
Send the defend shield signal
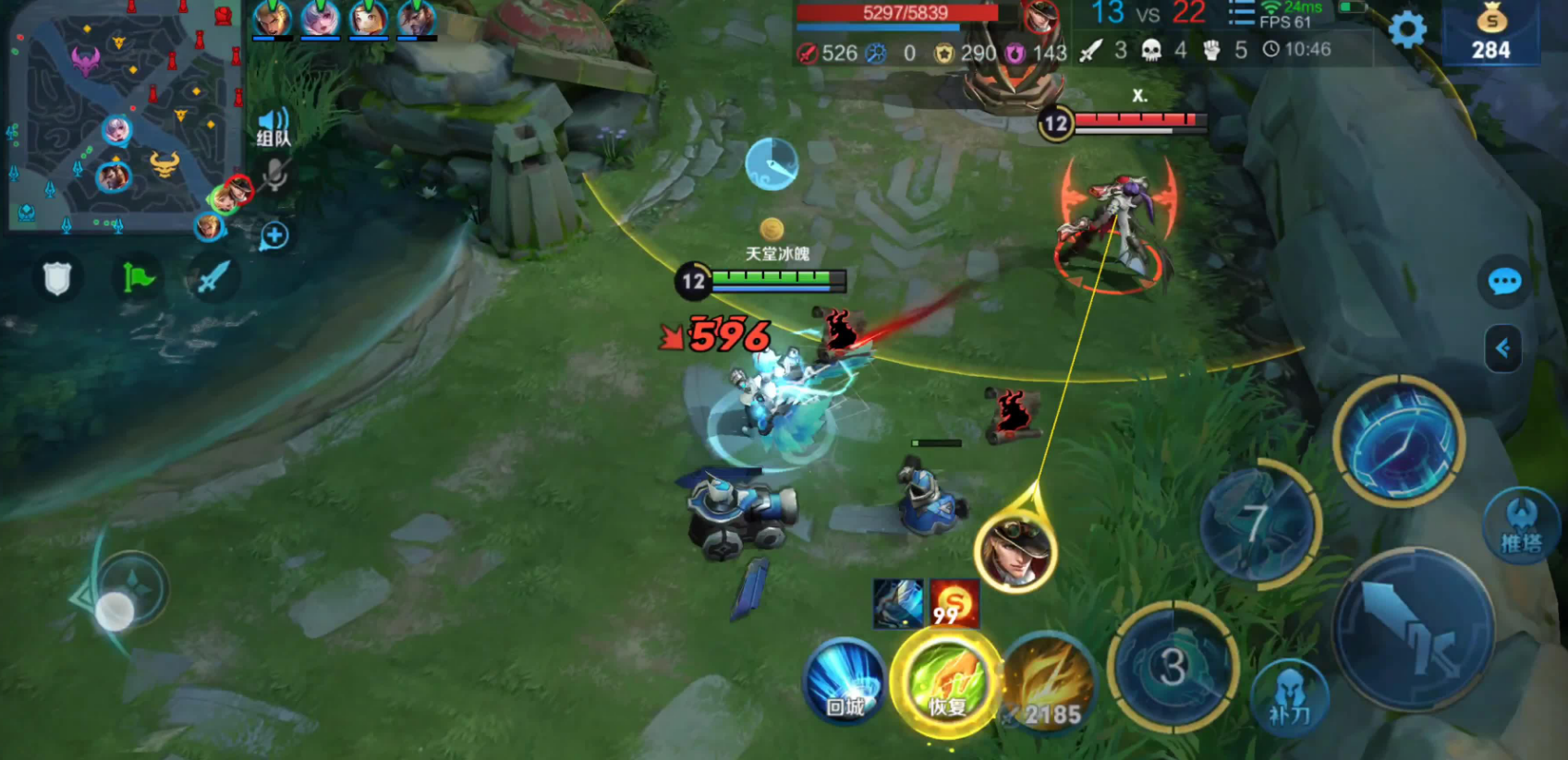click(x=57, y=278)
